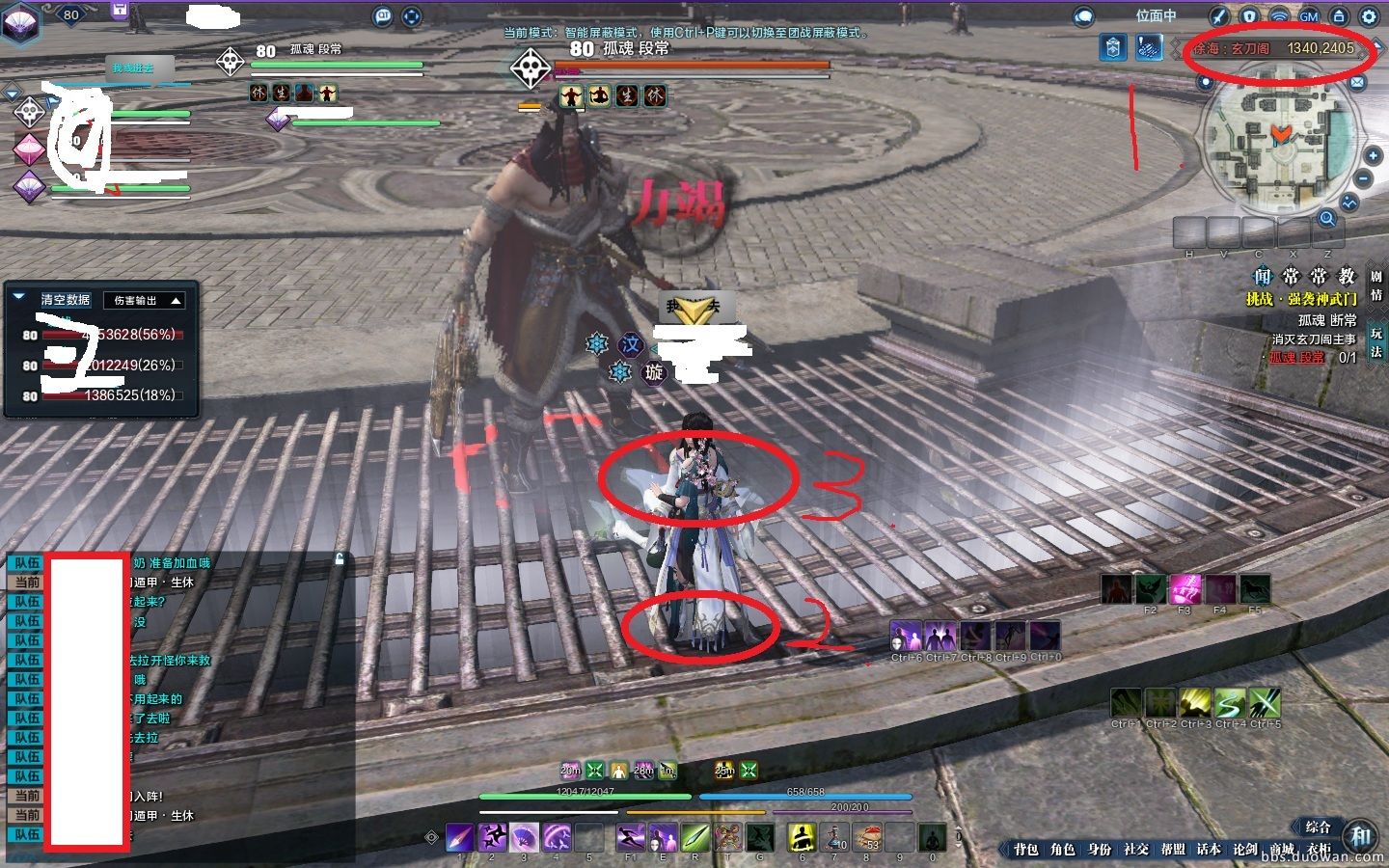The image size is (1389, 868).
Task: Open the mail envelope icon by minimap
Action: (1357, 83)
